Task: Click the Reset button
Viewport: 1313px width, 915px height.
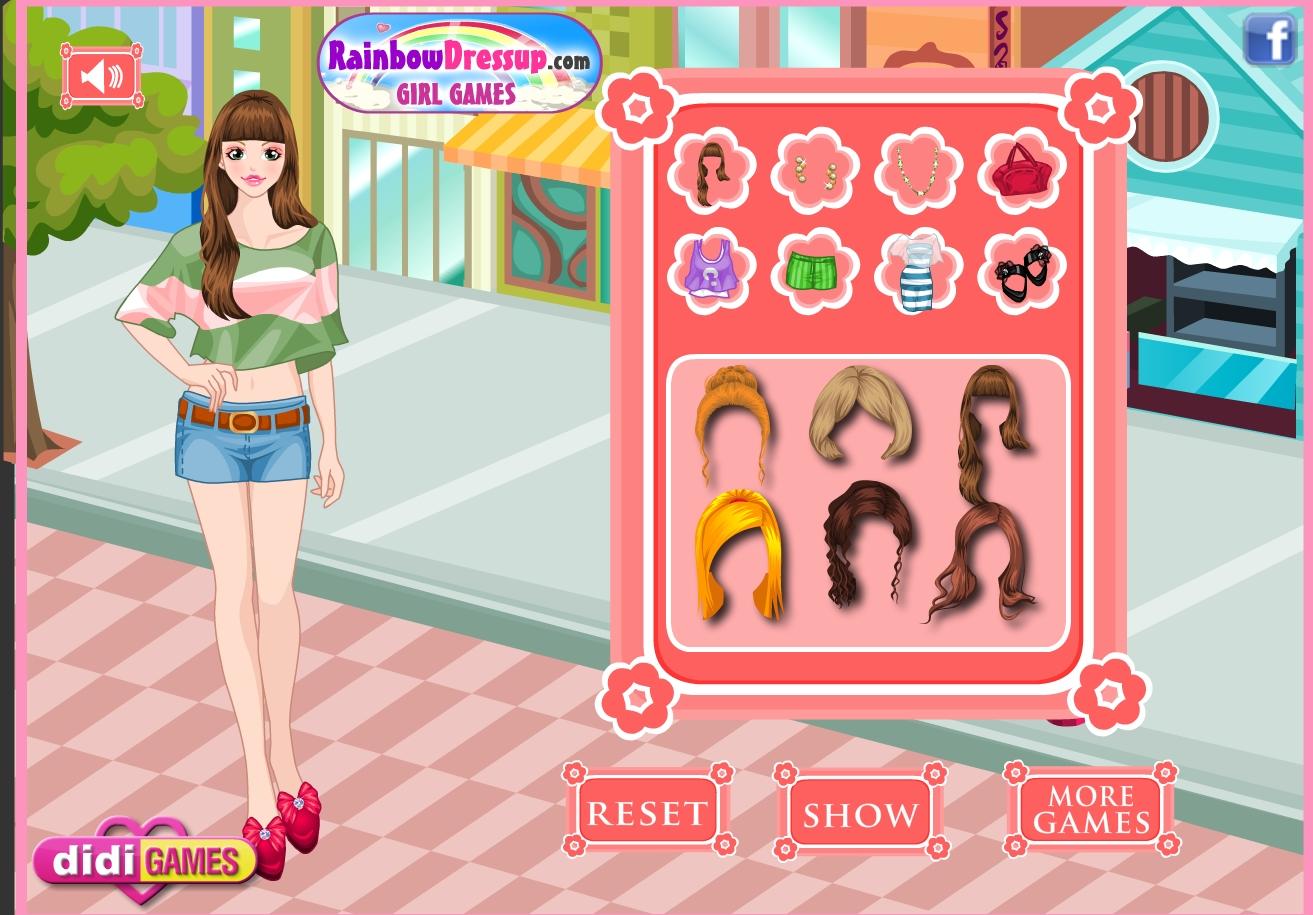Action: [x=647, y=812]
